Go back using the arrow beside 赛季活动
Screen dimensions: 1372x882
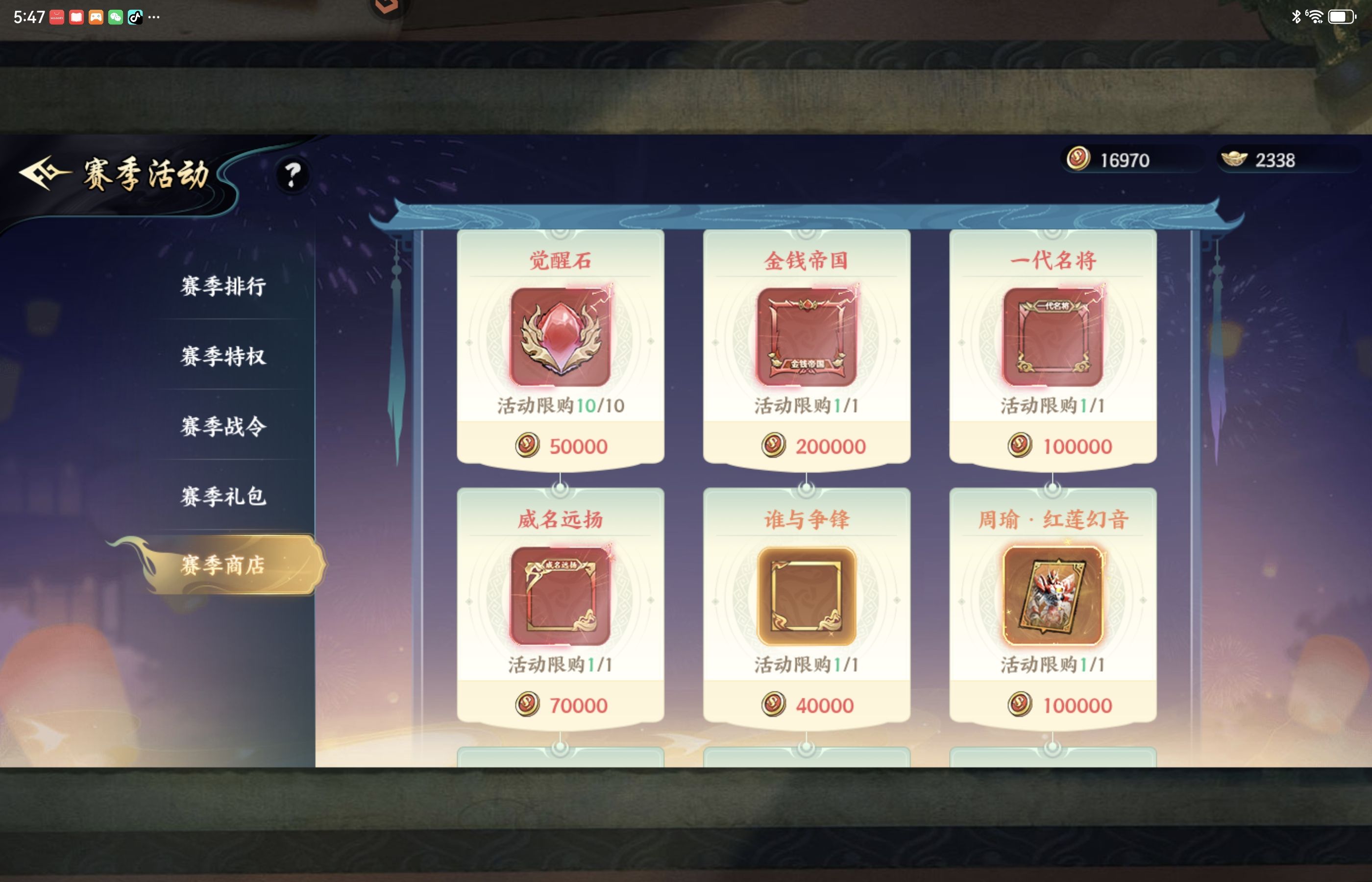point(44,173)
